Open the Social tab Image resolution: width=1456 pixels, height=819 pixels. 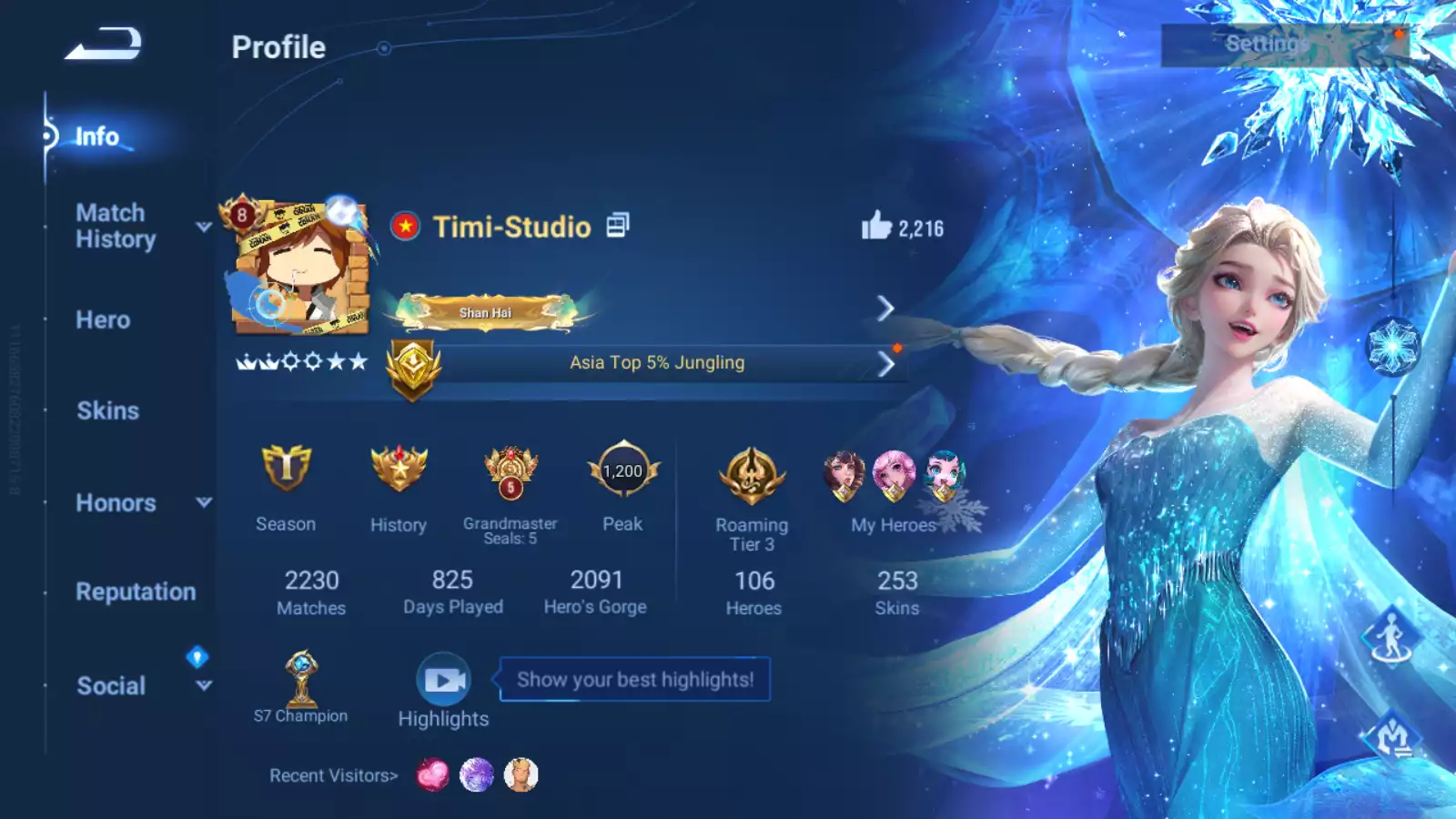pos(111,685)
